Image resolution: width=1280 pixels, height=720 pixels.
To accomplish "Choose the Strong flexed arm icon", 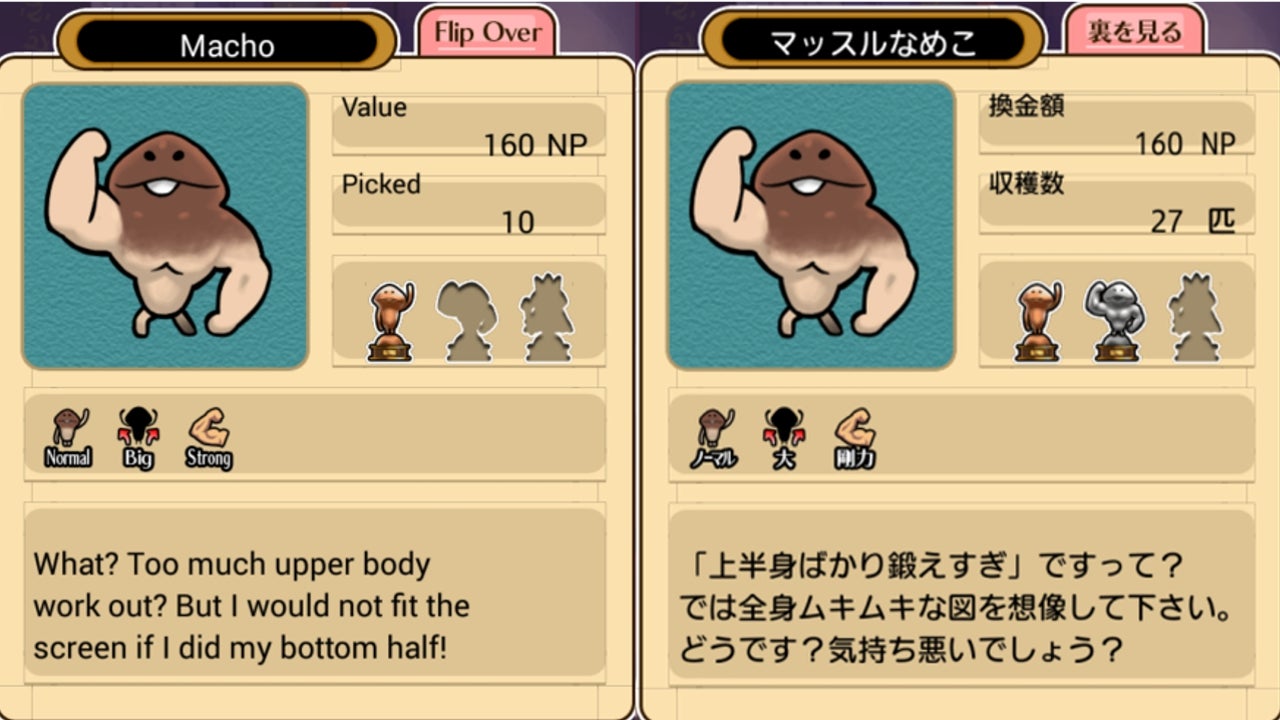I will click(209, 438).
